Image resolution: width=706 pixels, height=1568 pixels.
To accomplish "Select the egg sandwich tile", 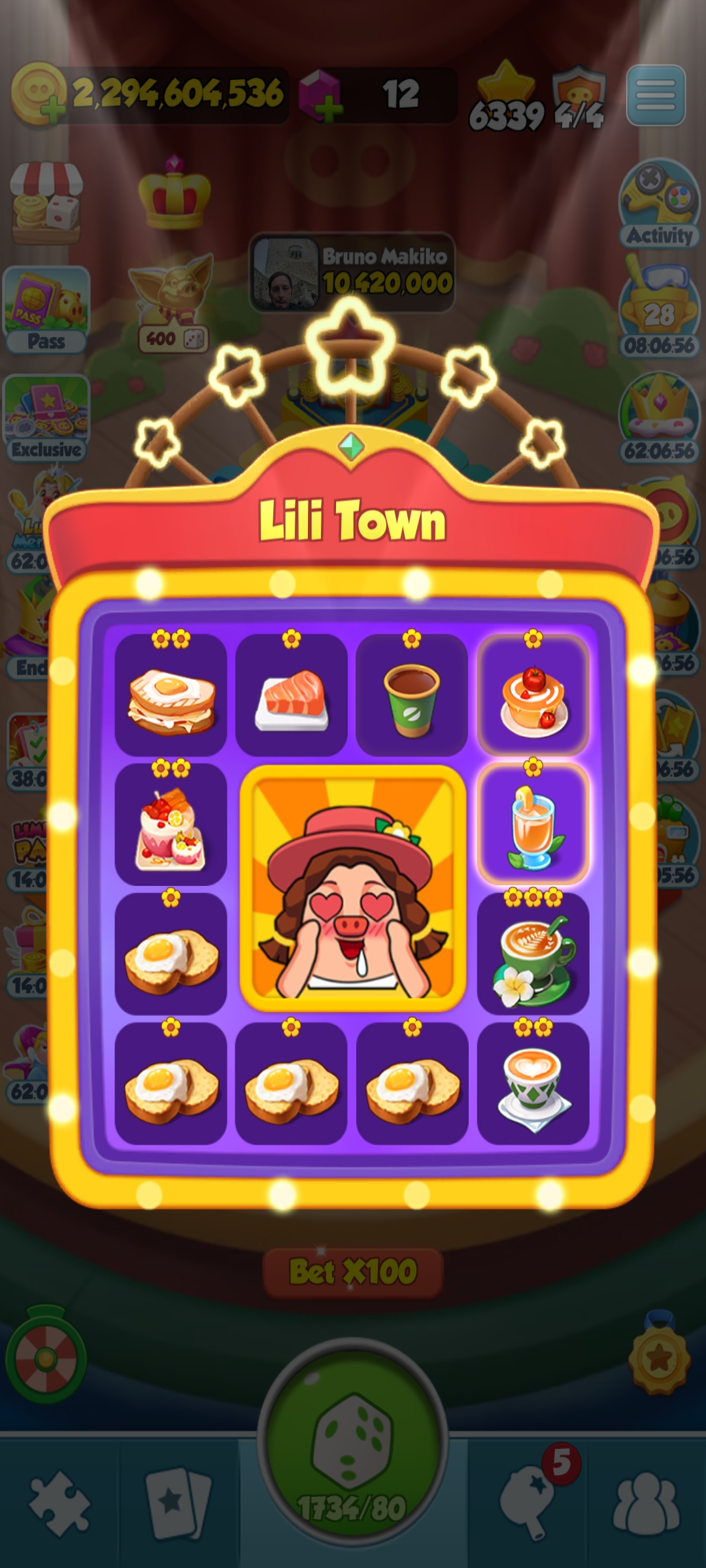I will point(171,694).
